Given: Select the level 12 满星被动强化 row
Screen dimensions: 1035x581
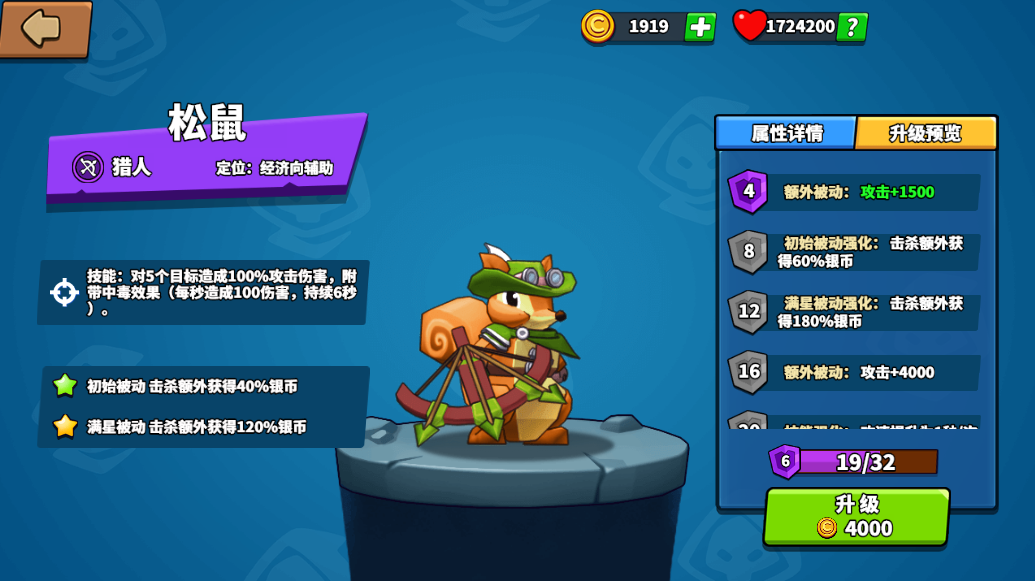Looking at the screenshot, I should [855, 312].
